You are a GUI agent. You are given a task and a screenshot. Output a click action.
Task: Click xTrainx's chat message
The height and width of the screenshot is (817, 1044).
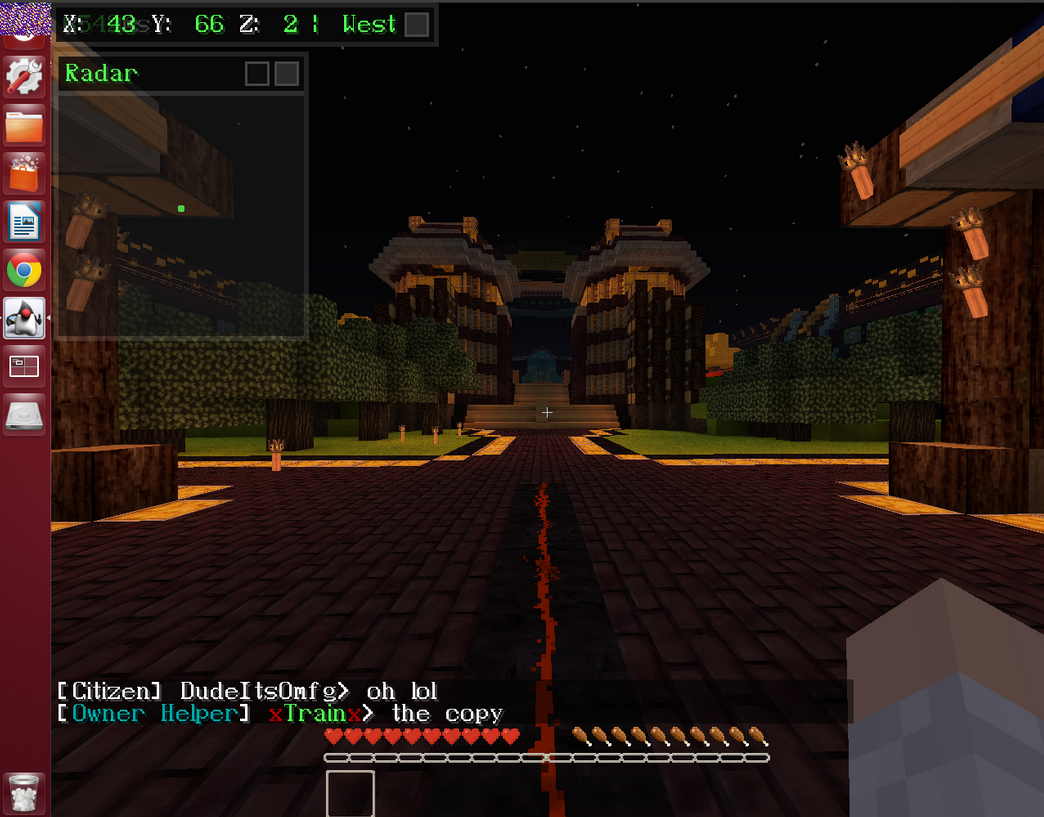tap(447, 714)
